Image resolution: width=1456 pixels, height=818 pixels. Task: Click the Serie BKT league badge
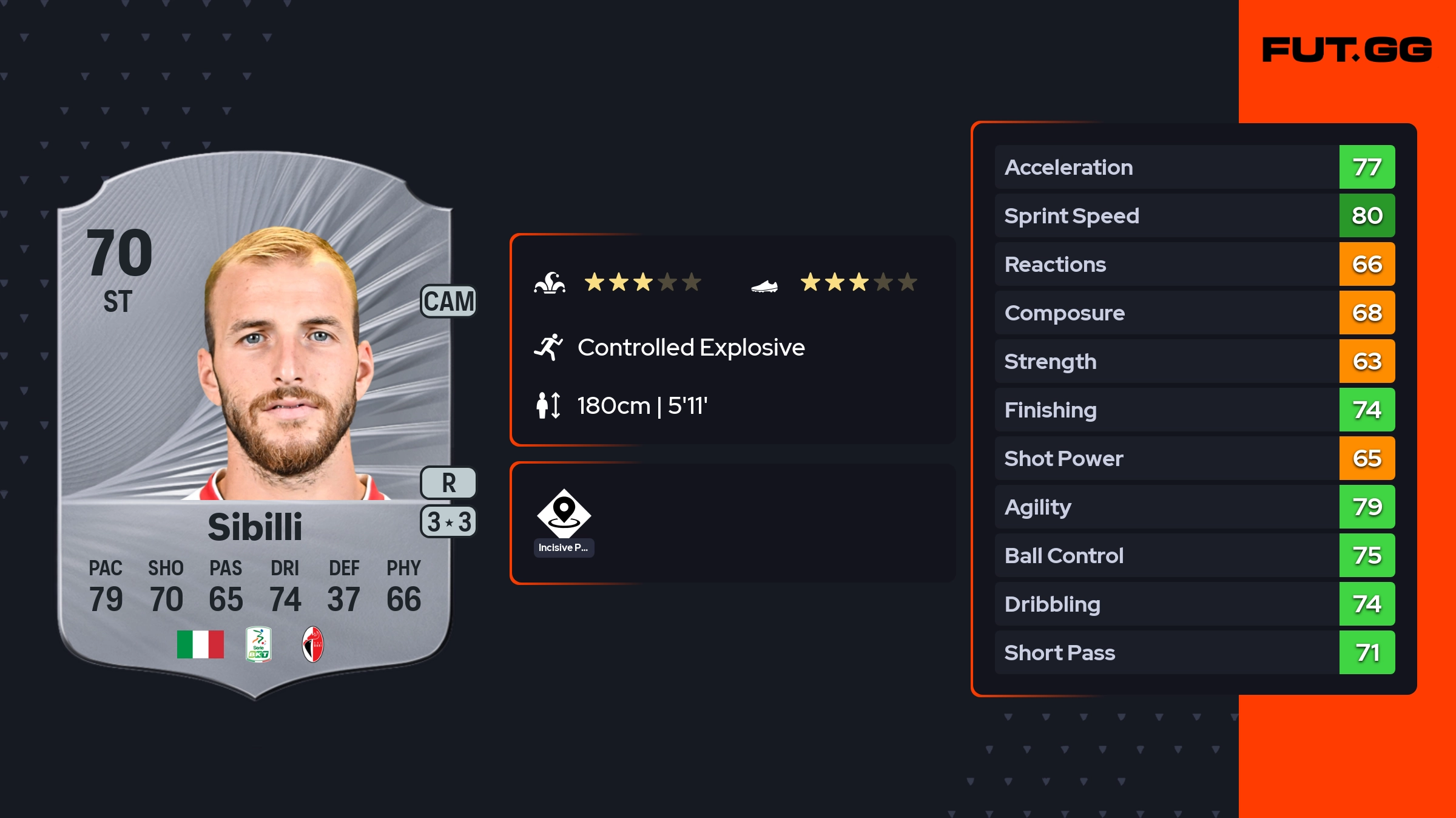[x=258, y=644]
